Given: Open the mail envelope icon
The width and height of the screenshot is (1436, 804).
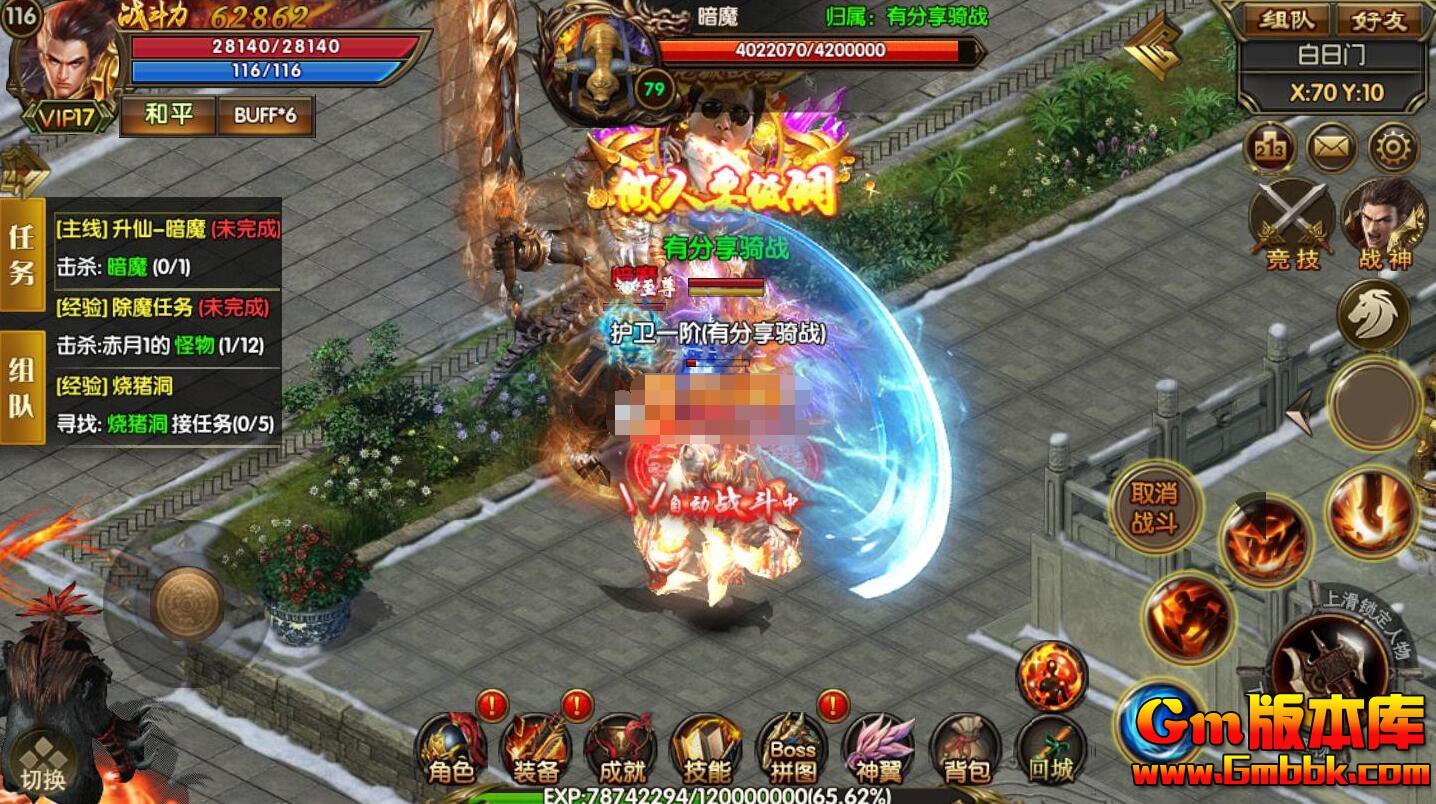Looking at the screenshot, I should [1332, 149].
